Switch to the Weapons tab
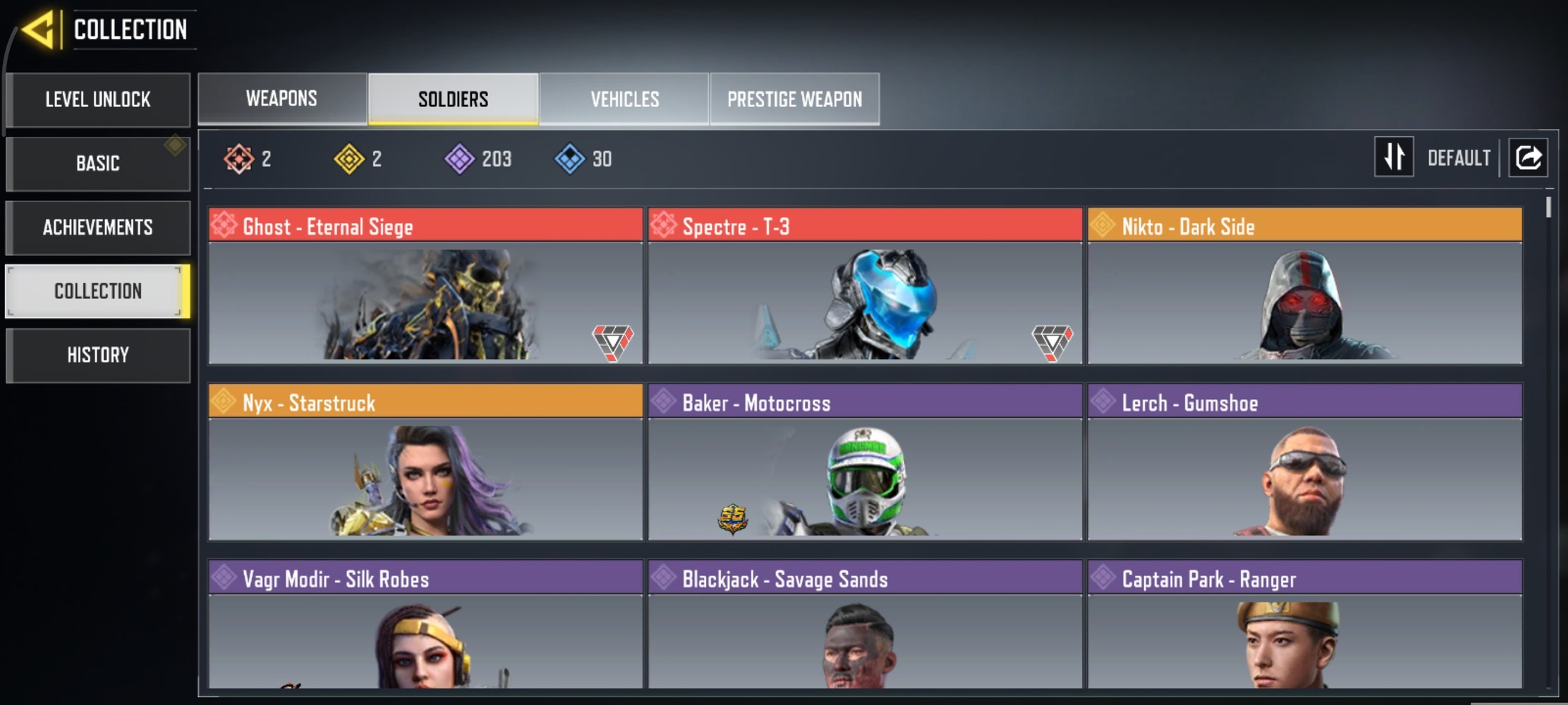This screenshot has width=1568, height=705. pyautogui.click(x=281, y=99)
